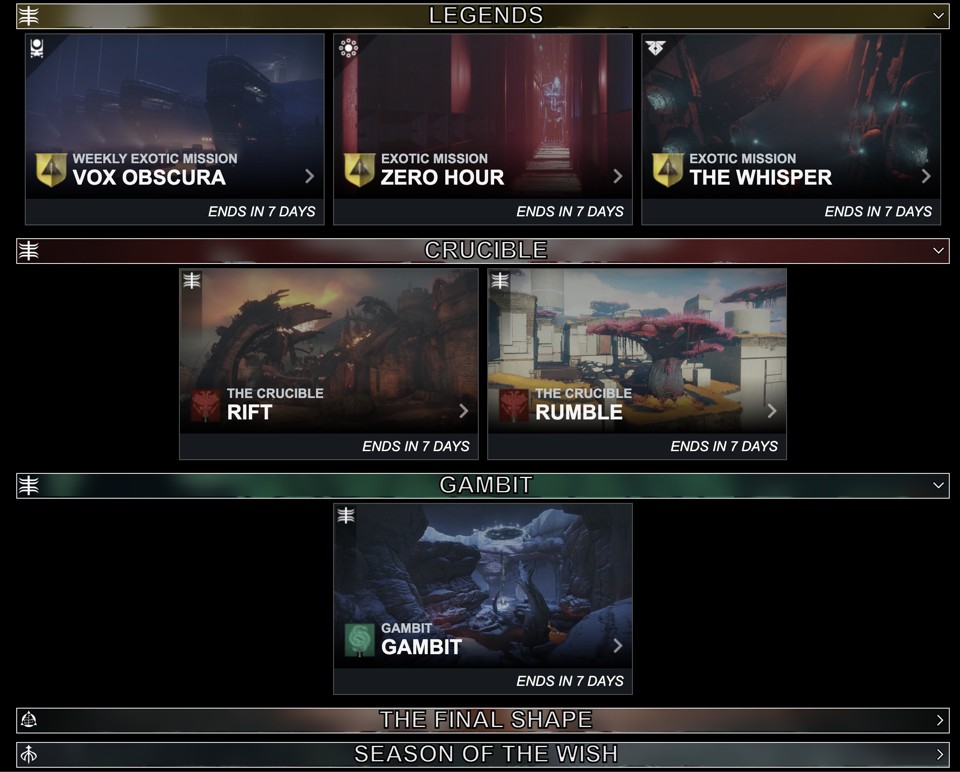
Task: Launch the Gambit activity card
Action: (x=483, y=598)
